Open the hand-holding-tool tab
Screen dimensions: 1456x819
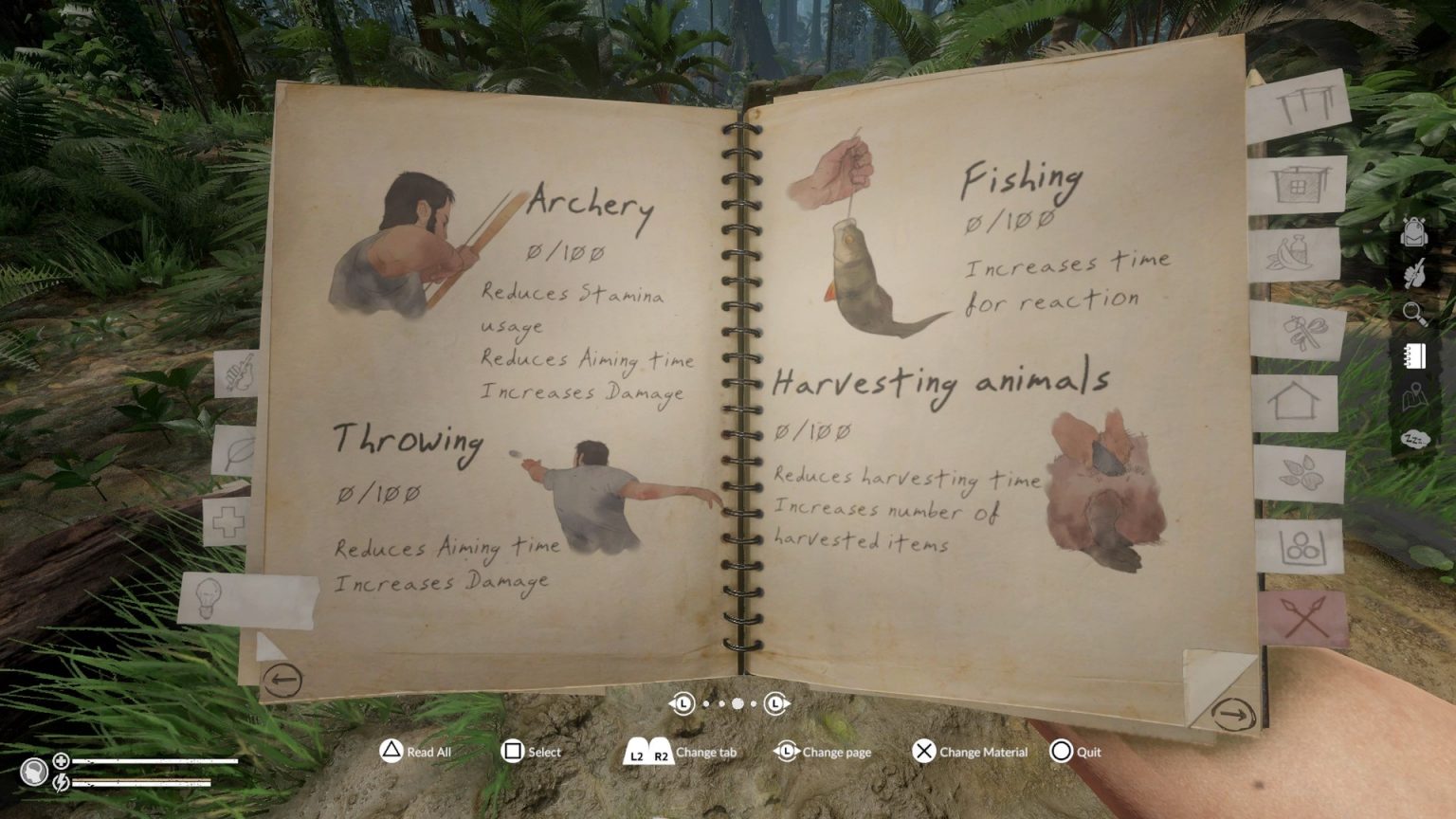pyautogui.click(x=237, y=373)
